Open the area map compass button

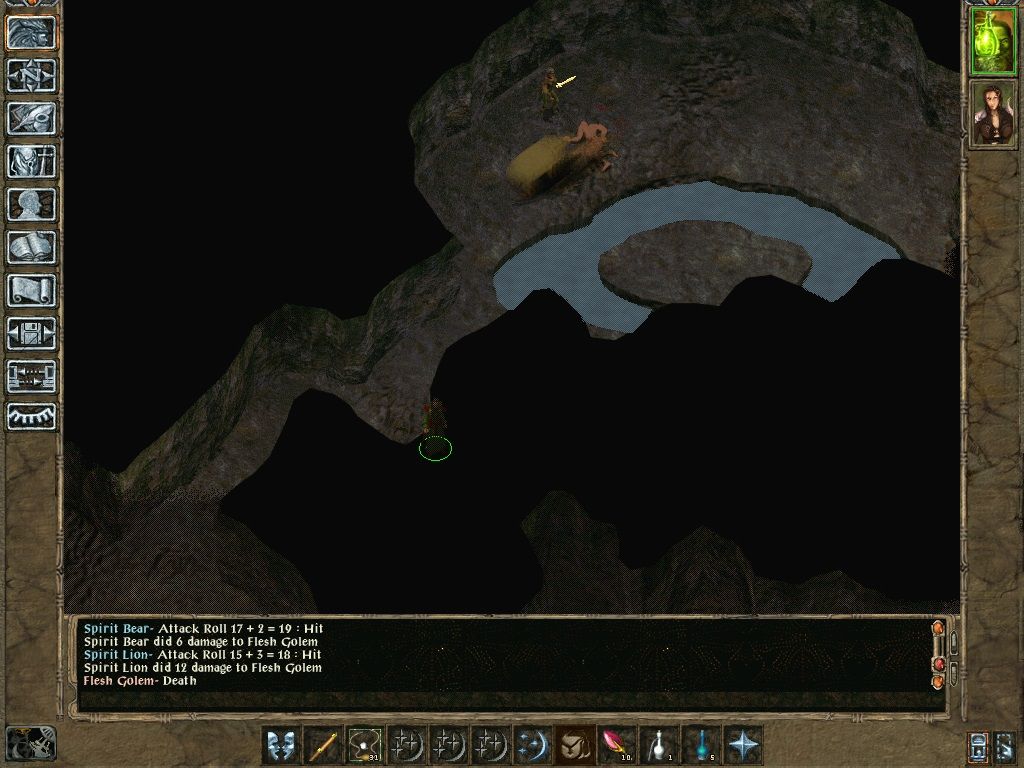(x=31, y=75)
